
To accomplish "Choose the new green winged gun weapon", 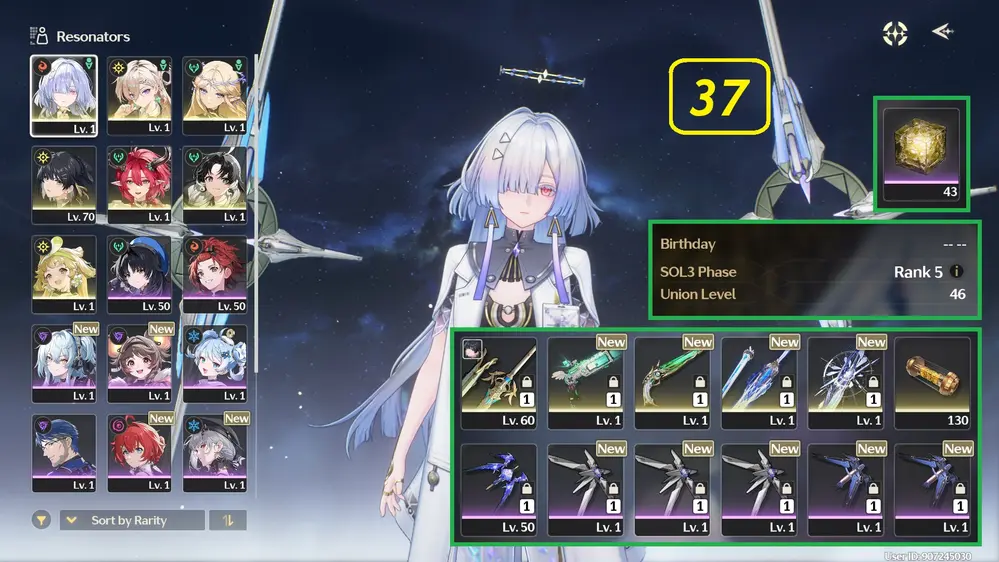I will (585, 382).
